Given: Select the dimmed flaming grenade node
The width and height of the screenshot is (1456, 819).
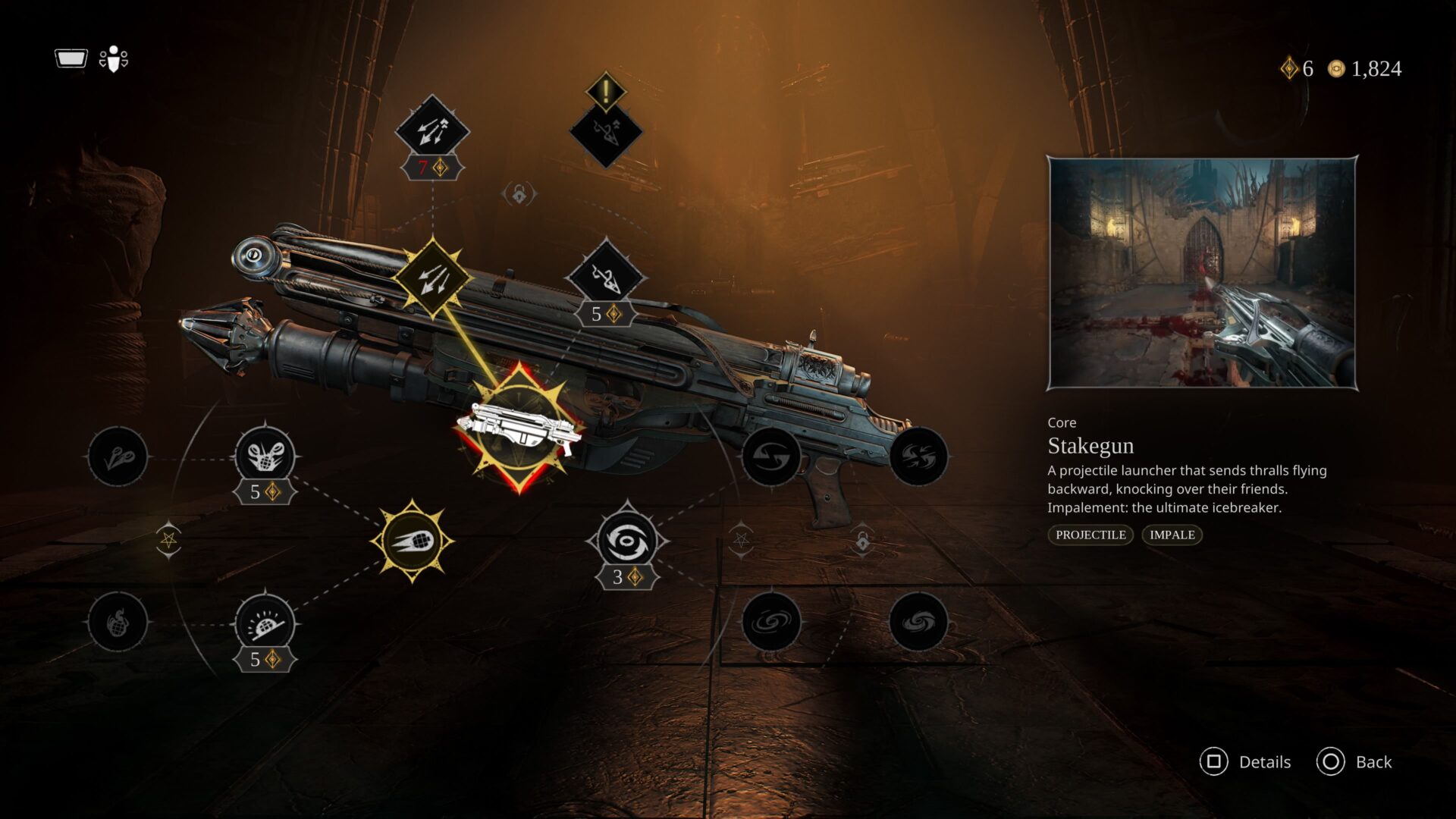Looking at the screenshot, I should point(118,623).
